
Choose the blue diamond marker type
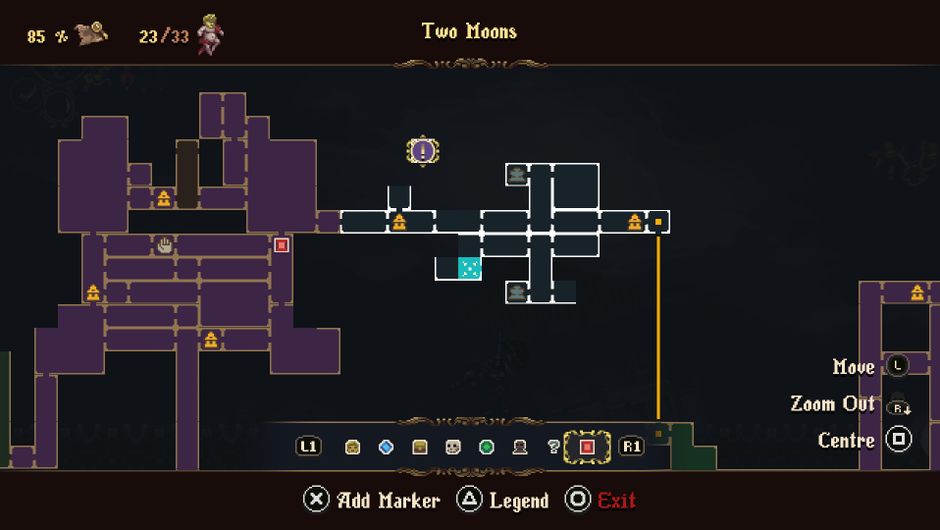[x=386, y=447]
